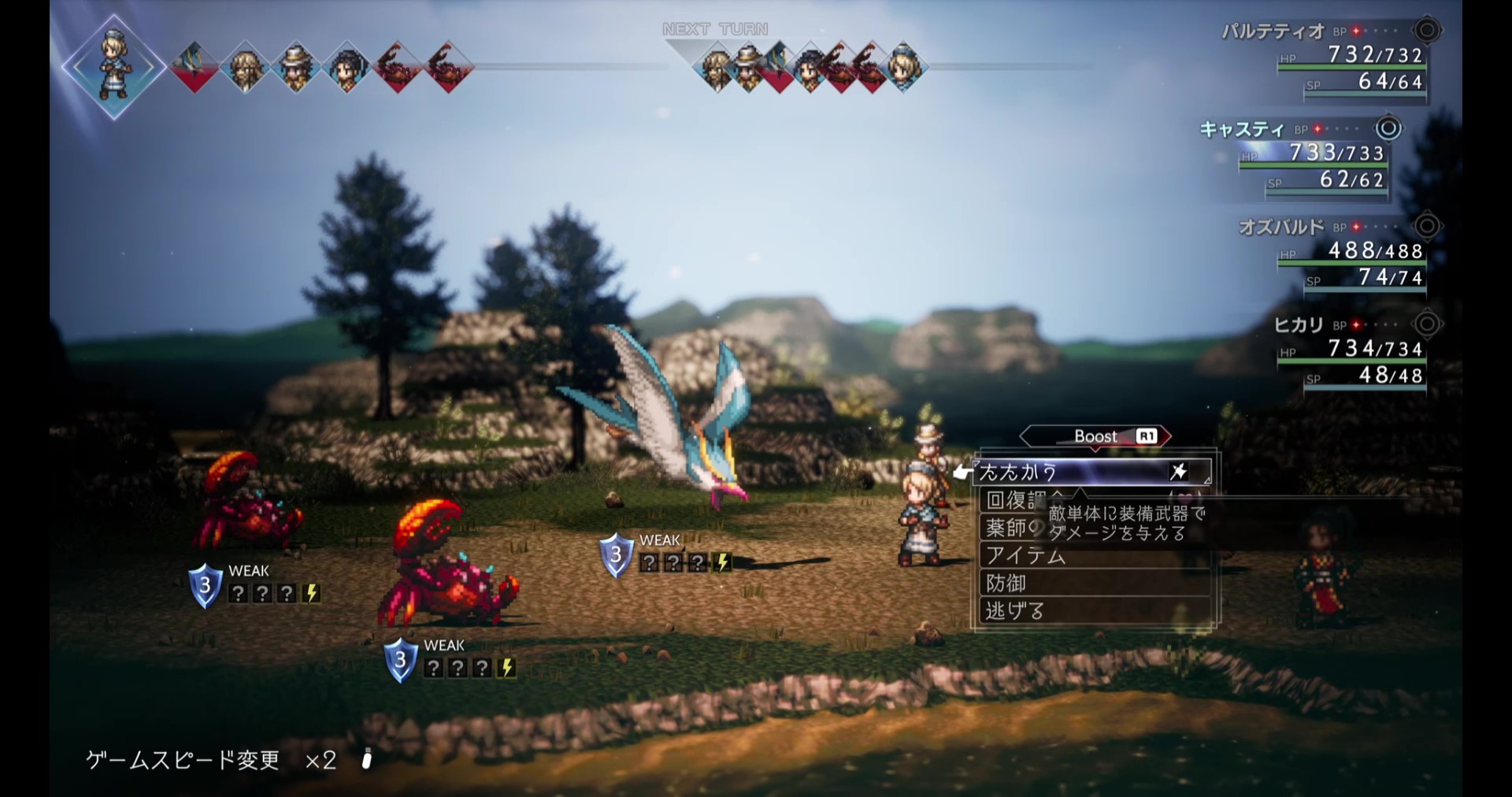This screenshot has width=1512, height=797.
Task: Select the 防御 defend command
Action: [x=1006, y=584]
